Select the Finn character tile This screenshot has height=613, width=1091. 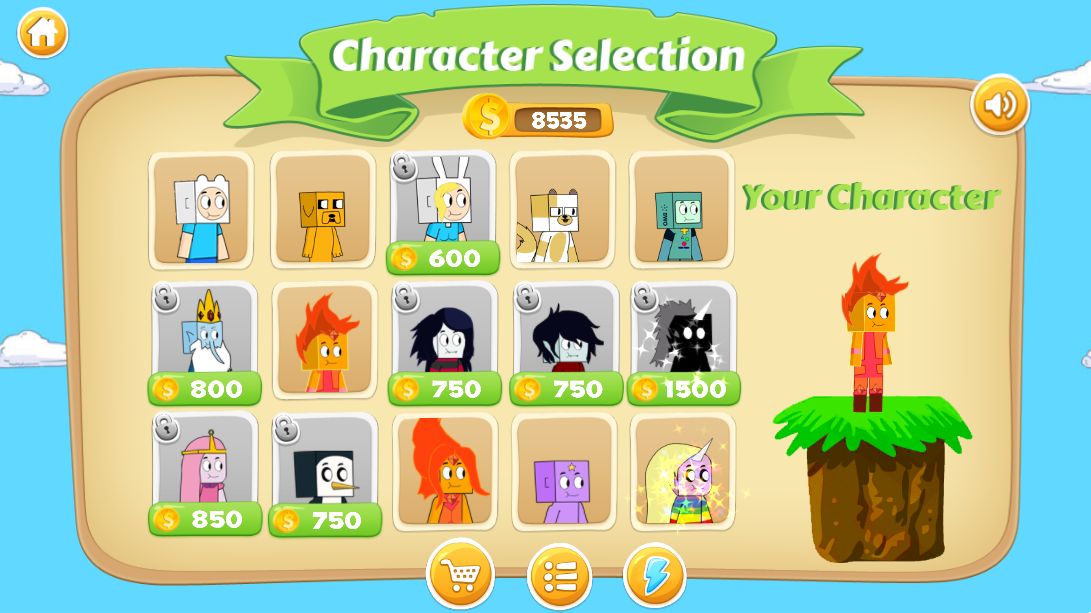(x=201, y=211)
